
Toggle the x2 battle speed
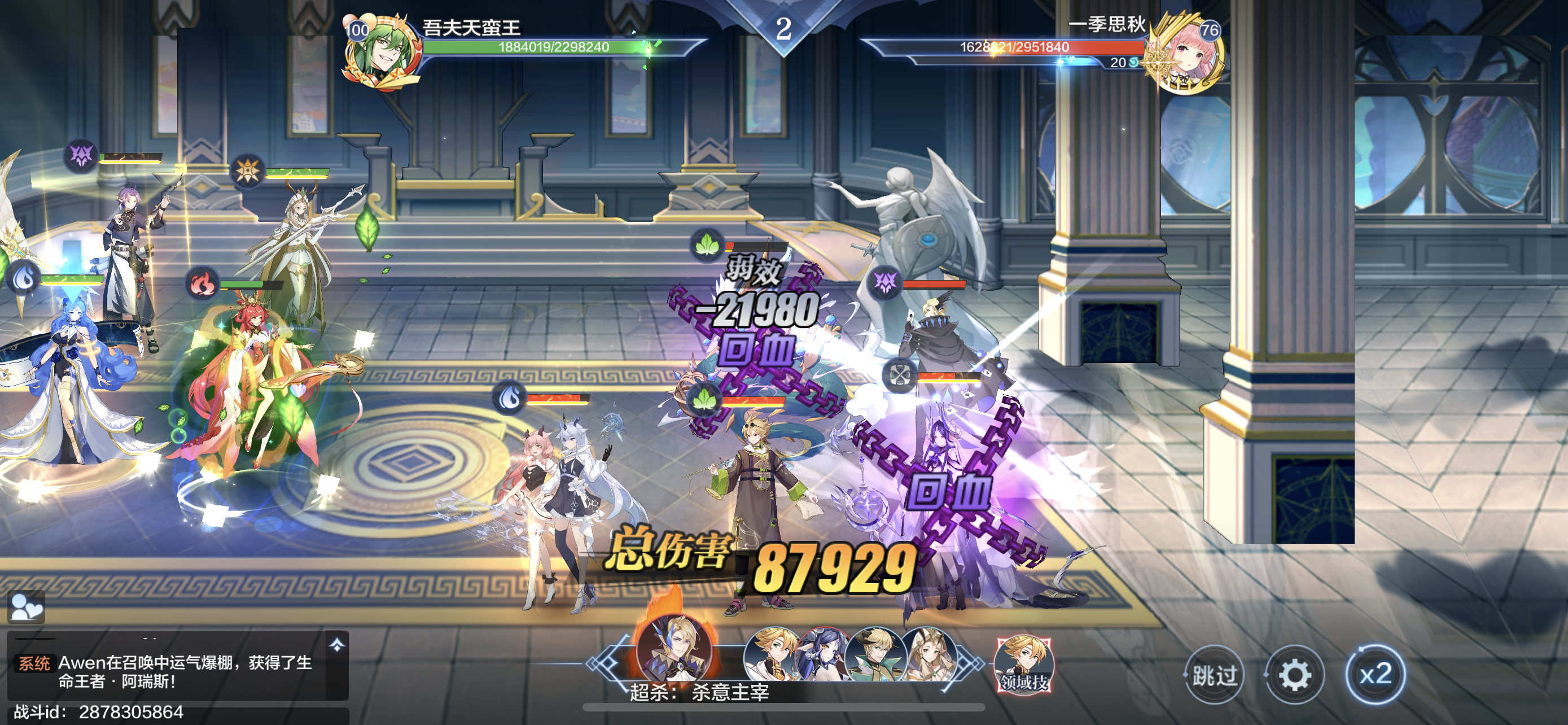pos(1375,675)
